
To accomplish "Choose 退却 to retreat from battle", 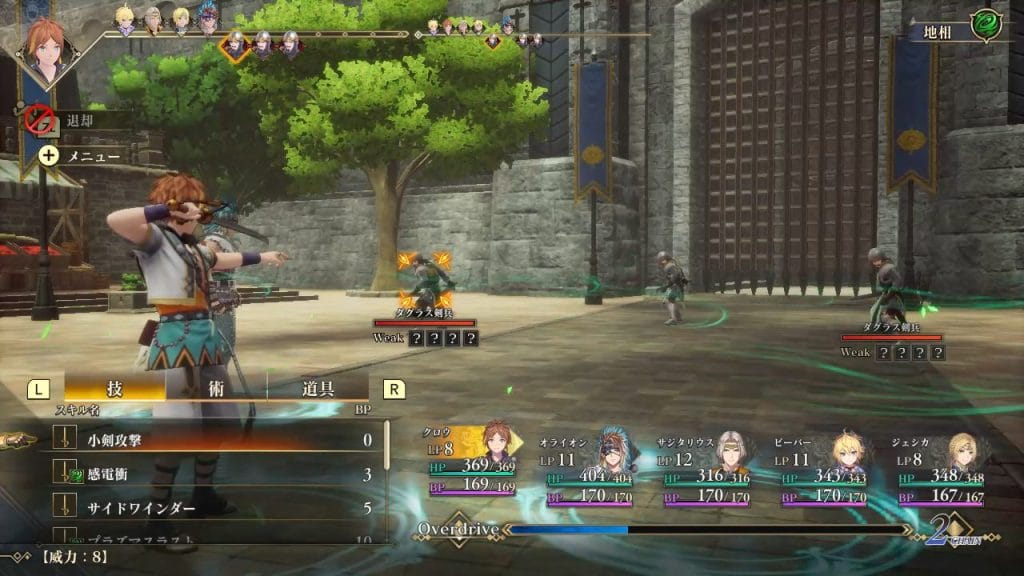I will [x=78, y=121].
